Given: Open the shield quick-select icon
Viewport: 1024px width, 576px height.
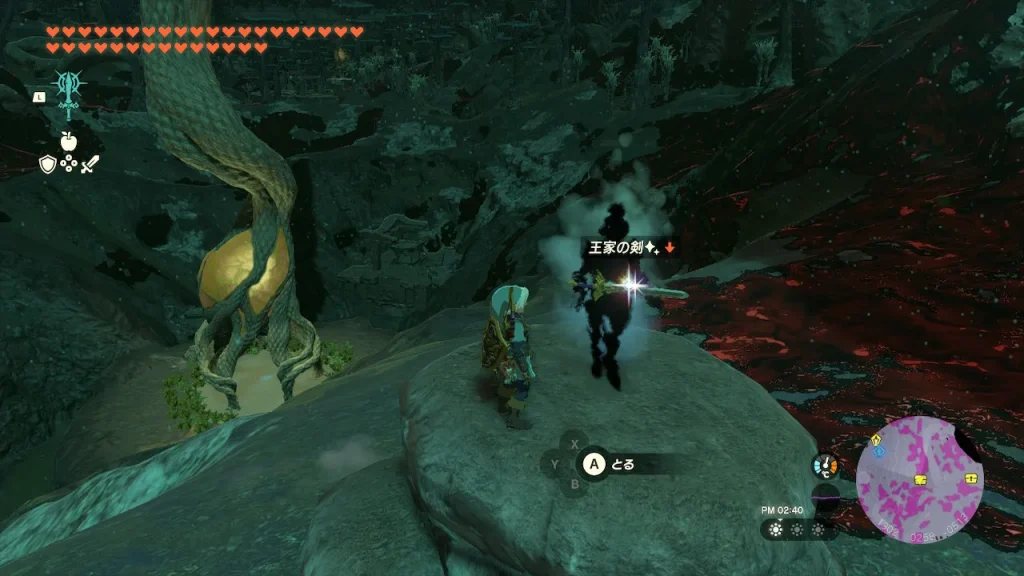Looking at the screenshot, I should click(47, 164).
